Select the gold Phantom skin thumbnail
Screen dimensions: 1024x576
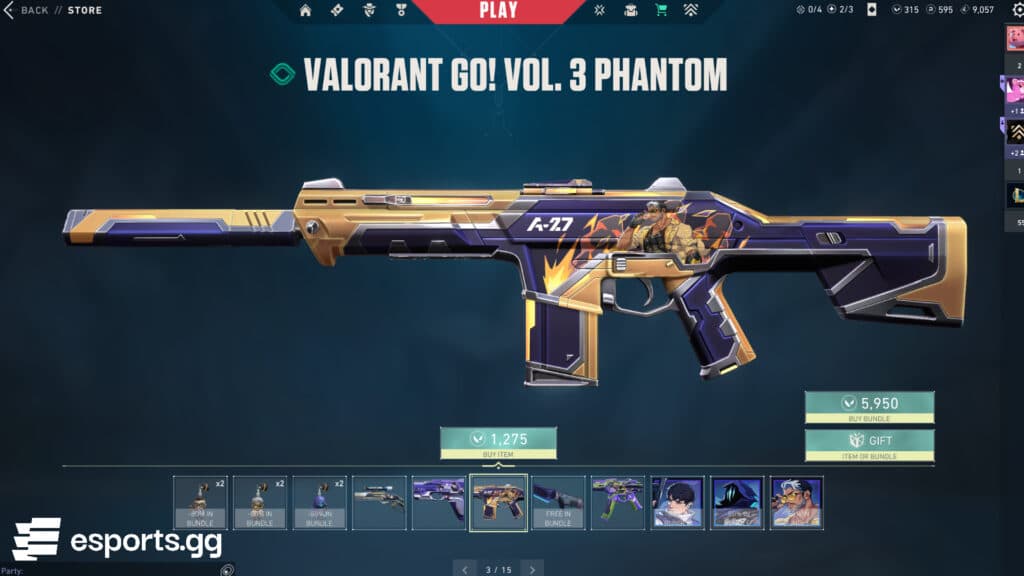coord(498,502)
